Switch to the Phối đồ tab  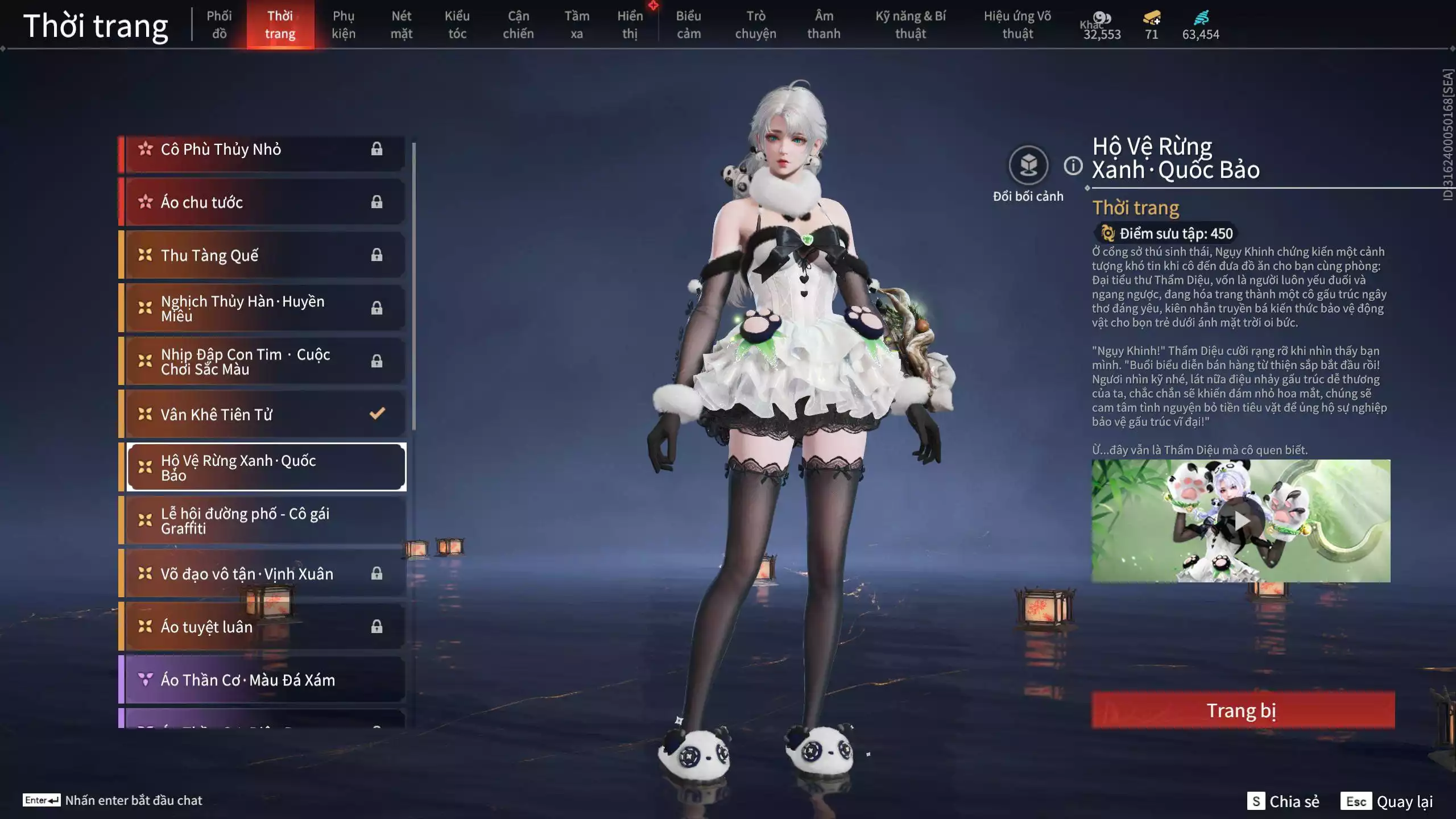click(219, 25)
